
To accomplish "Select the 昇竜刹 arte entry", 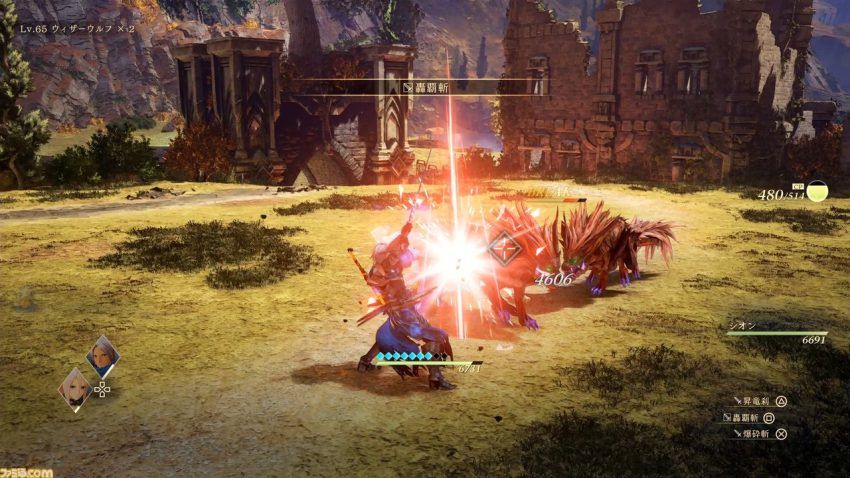I will (758, 401).
